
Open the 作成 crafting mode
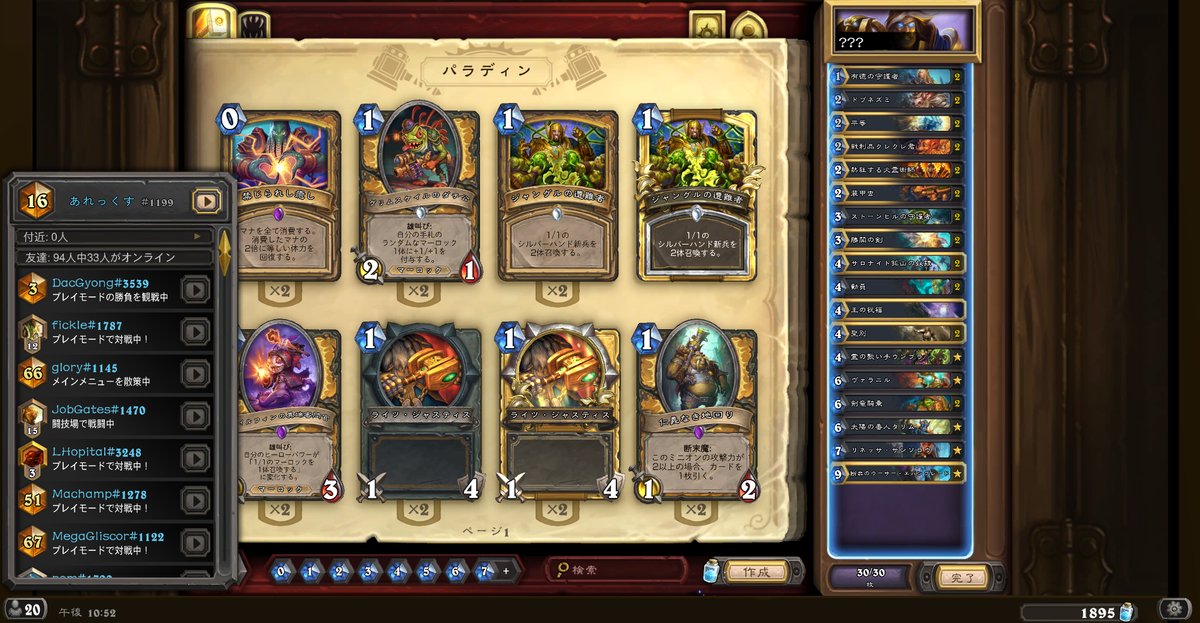click(x=756, y=572)
